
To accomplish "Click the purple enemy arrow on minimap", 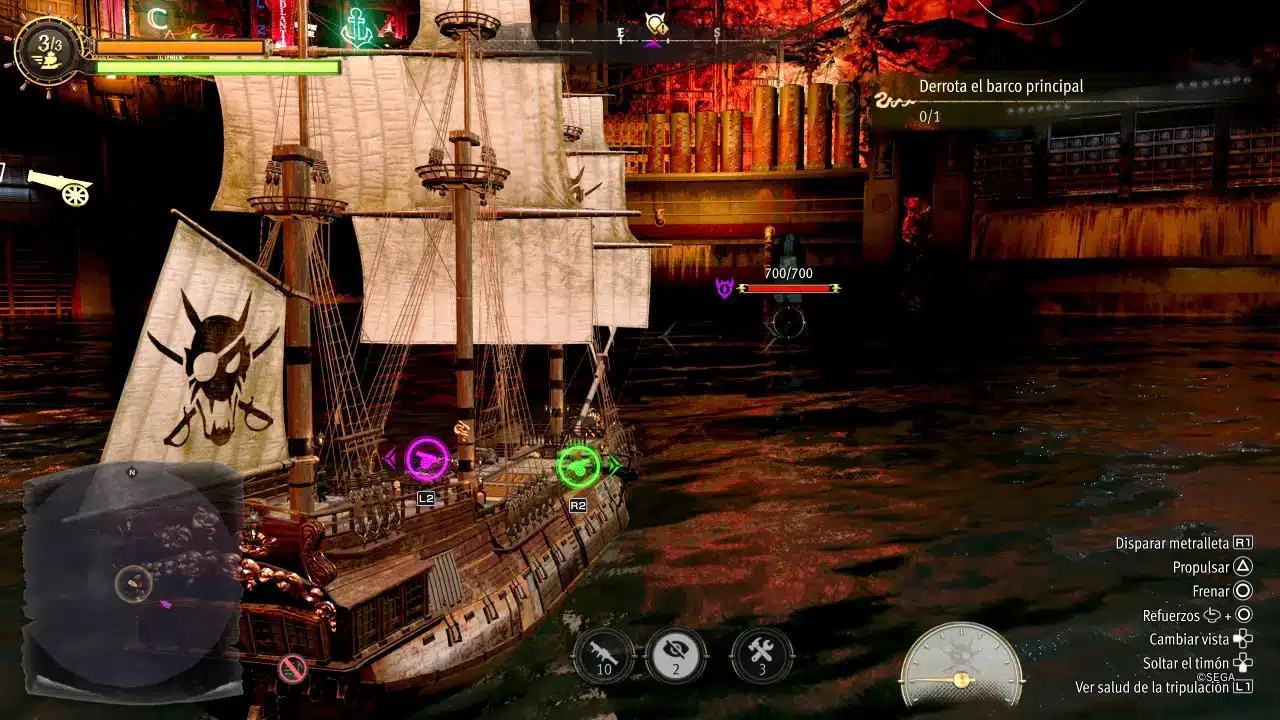I will click(x=166, y=603).
